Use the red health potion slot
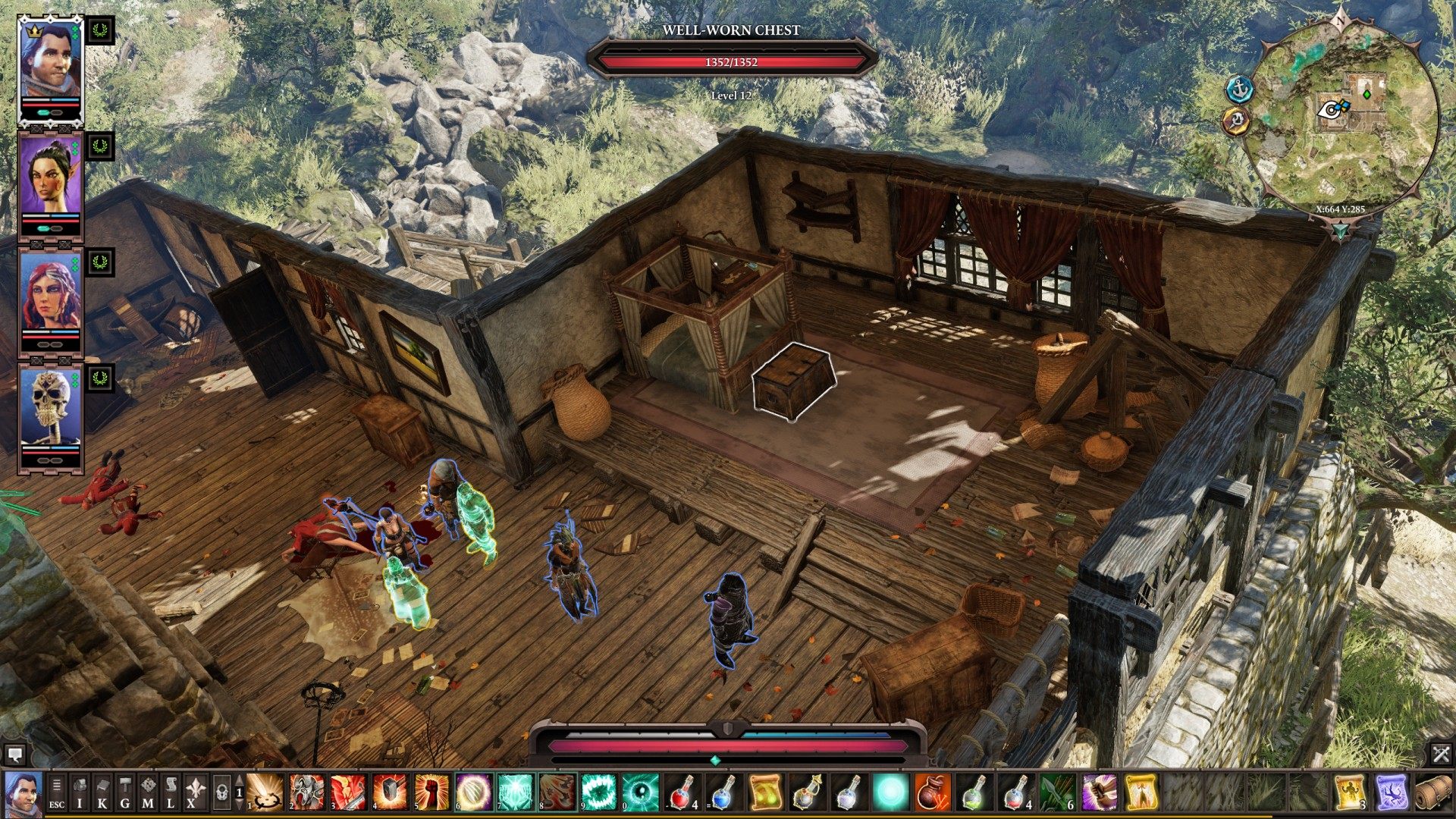Screen dimensions: 1456x819 pyautogui.click(x=682, y=792)
